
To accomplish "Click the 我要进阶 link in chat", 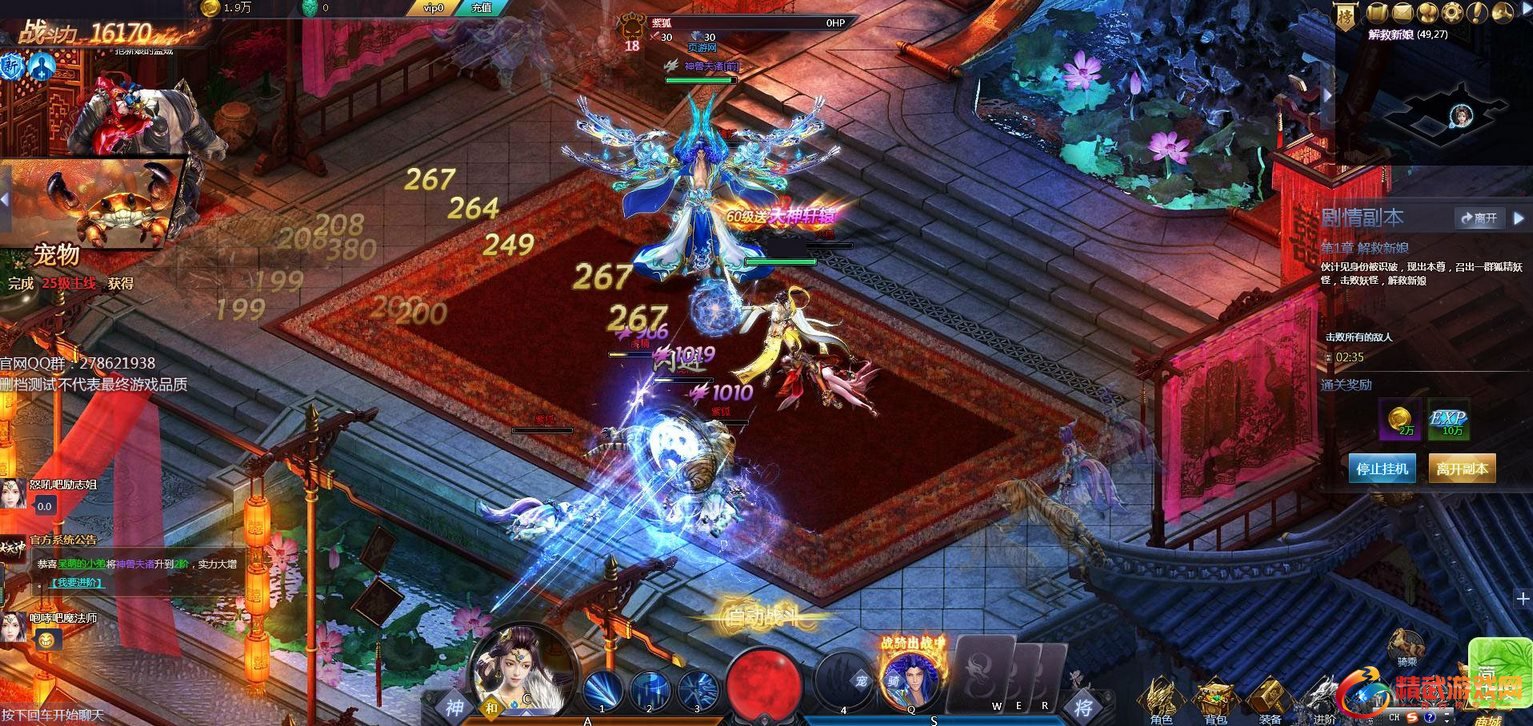I will (x=78, y=583).
